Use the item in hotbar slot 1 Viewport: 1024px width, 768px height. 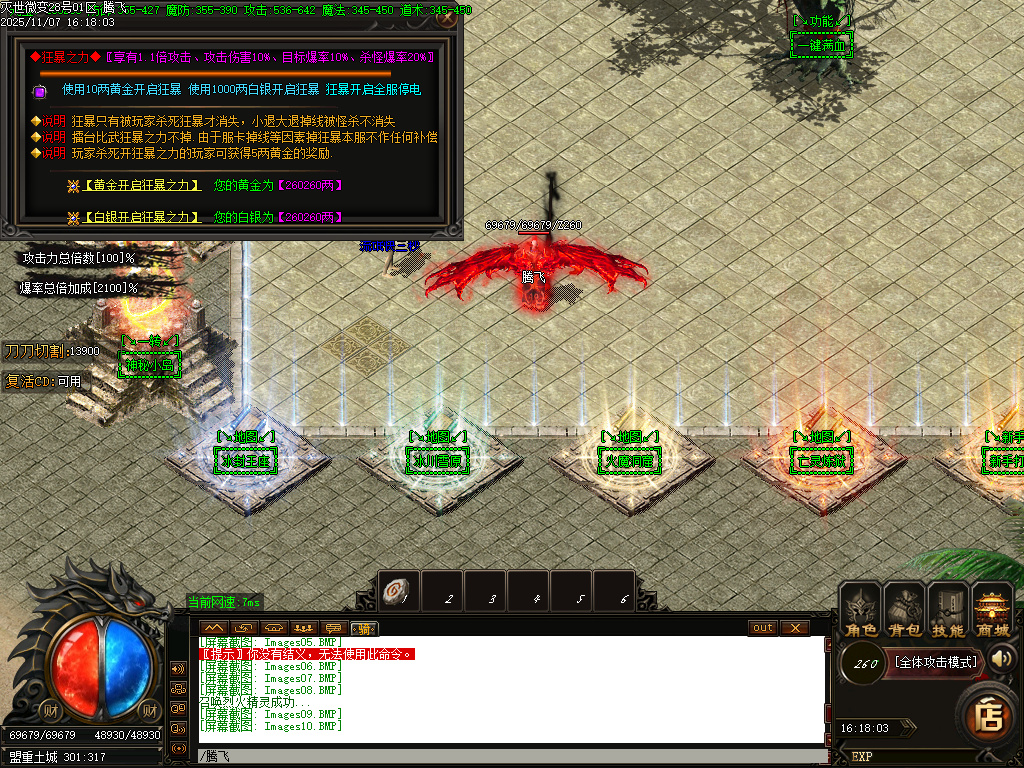(x=400, y=591)
